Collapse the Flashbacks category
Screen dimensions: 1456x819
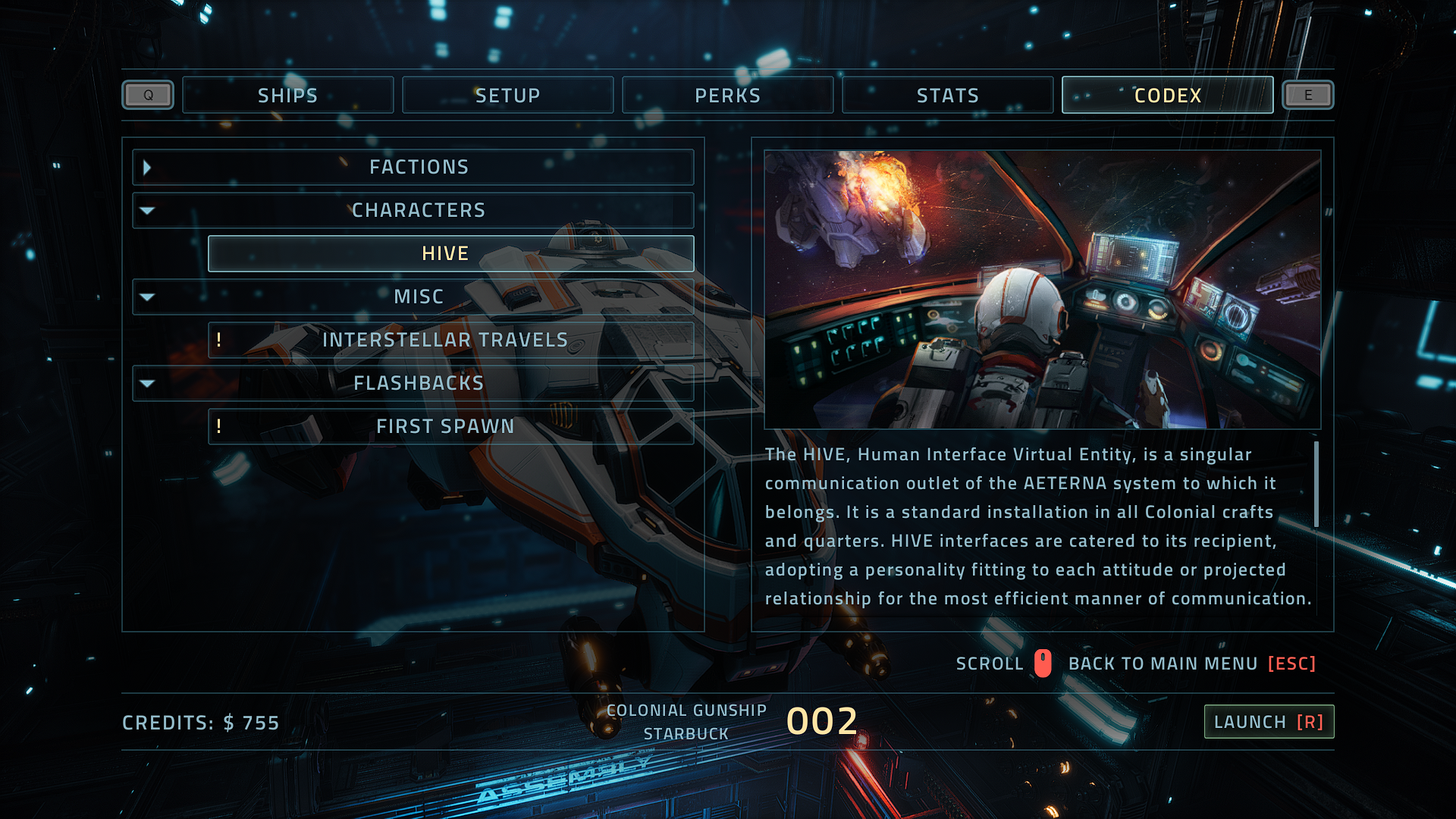pos(413,384)
